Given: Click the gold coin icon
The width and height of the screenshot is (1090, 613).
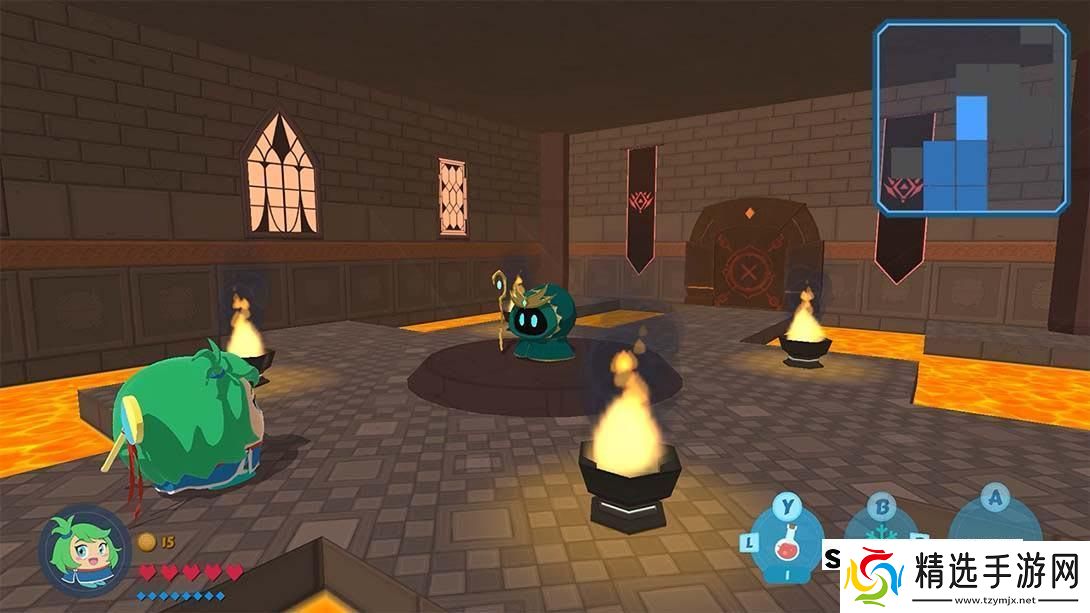Looking at the screenshot, I should [x=147, y=542].
